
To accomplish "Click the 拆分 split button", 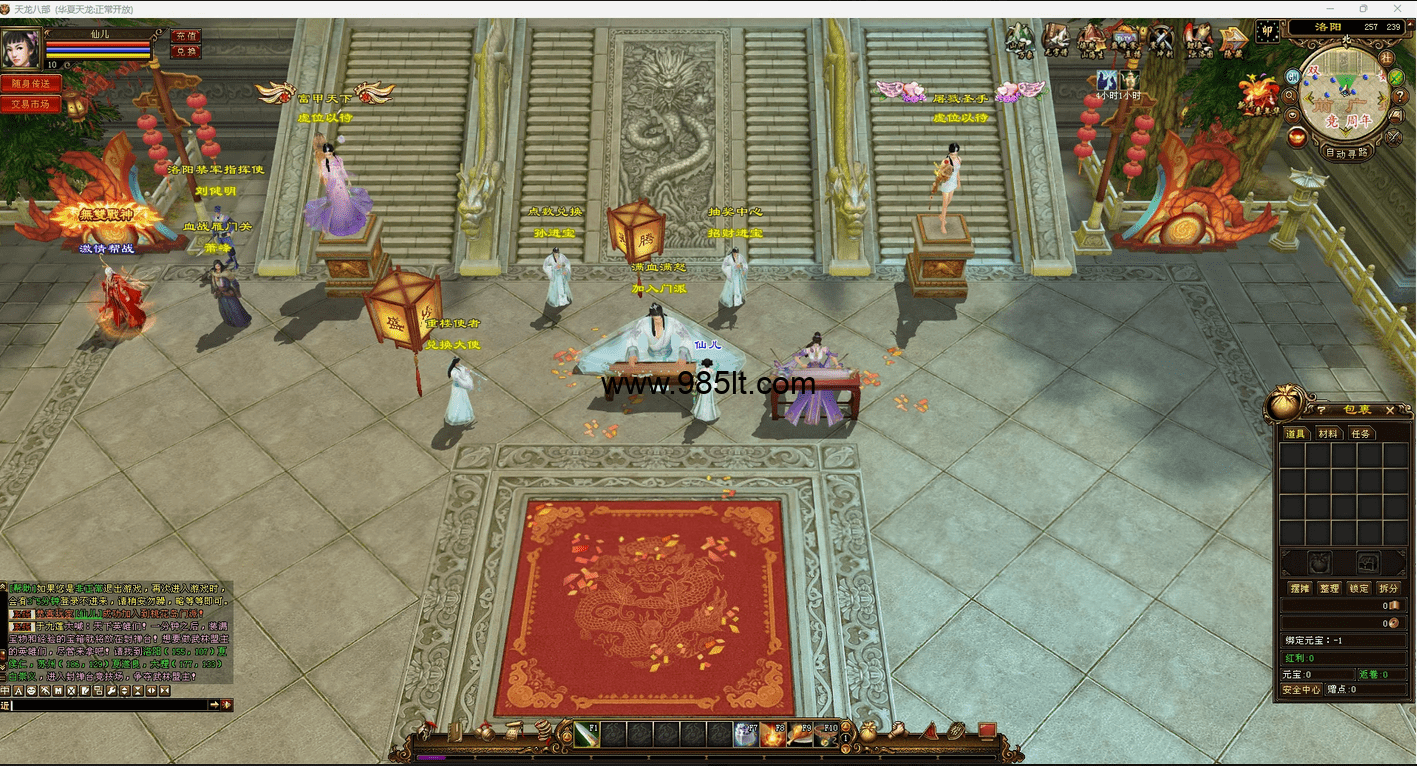I will (1389, 589).
